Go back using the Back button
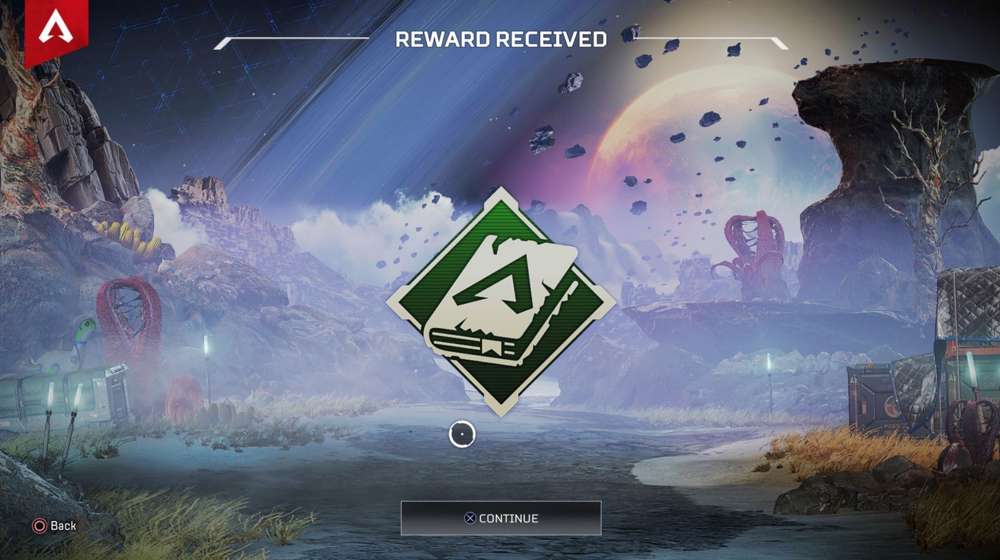This screenshot has height=560, width=1000. tap(55, 525)
